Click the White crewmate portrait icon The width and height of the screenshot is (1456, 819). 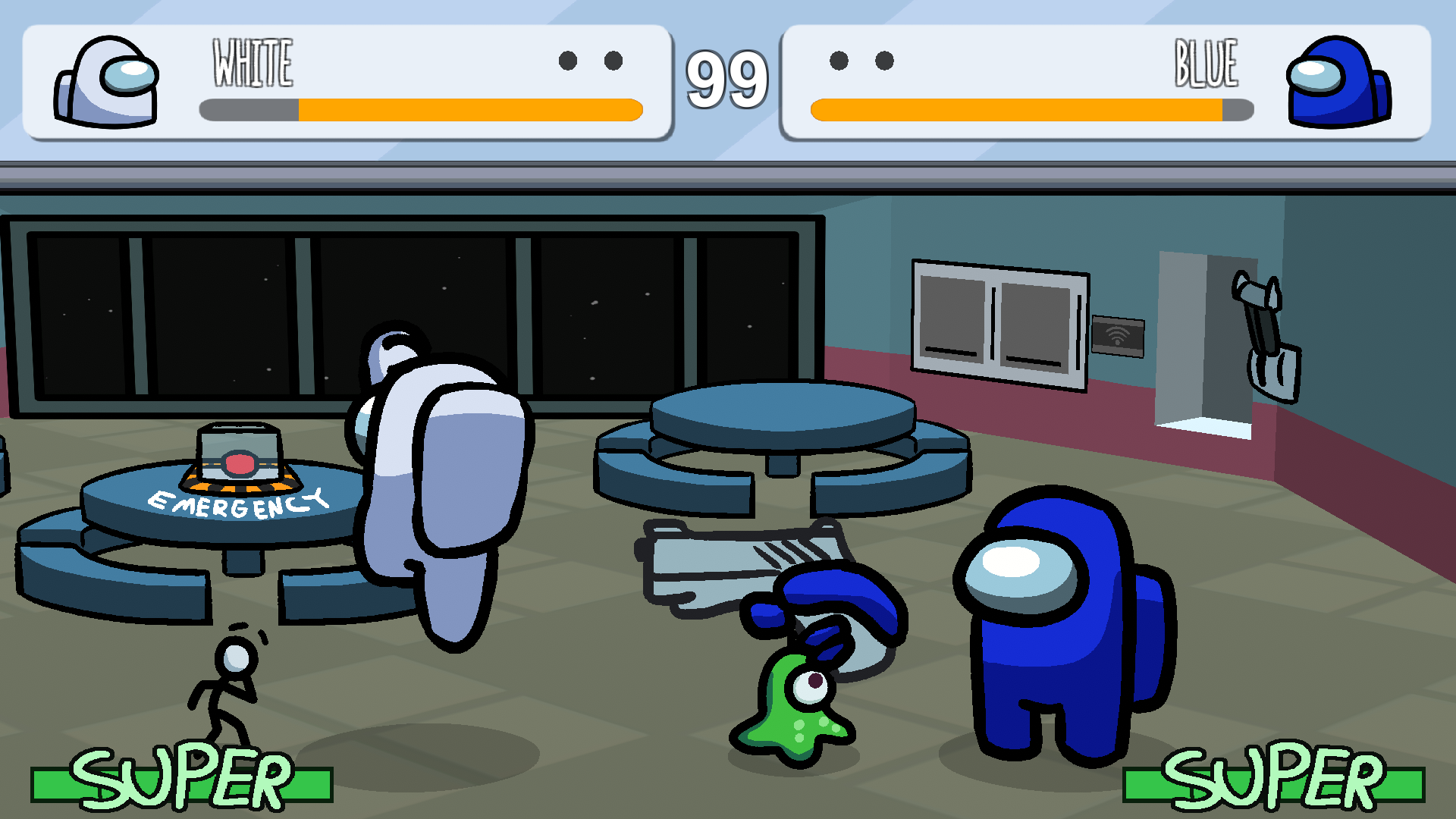[x=106, y=80]
